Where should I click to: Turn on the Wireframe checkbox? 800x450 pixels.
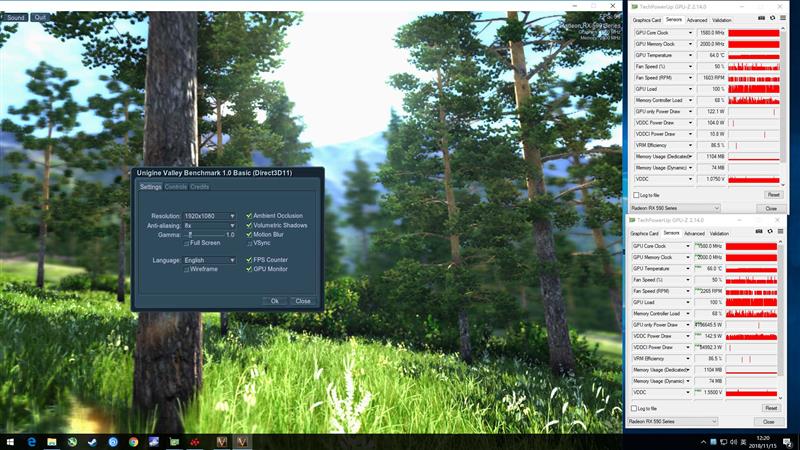(x=187, y=269)
